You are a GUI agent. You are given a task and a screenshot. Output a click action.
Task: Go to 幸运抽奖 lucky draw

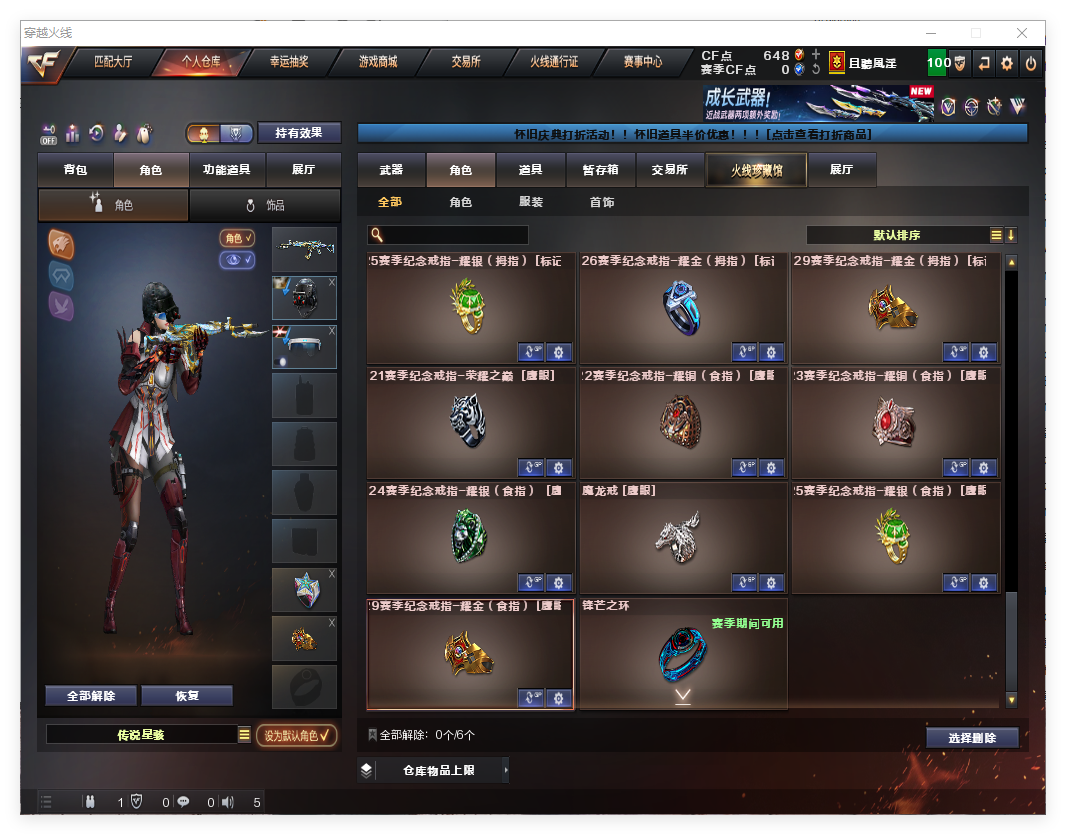click(x=289, y=62)
